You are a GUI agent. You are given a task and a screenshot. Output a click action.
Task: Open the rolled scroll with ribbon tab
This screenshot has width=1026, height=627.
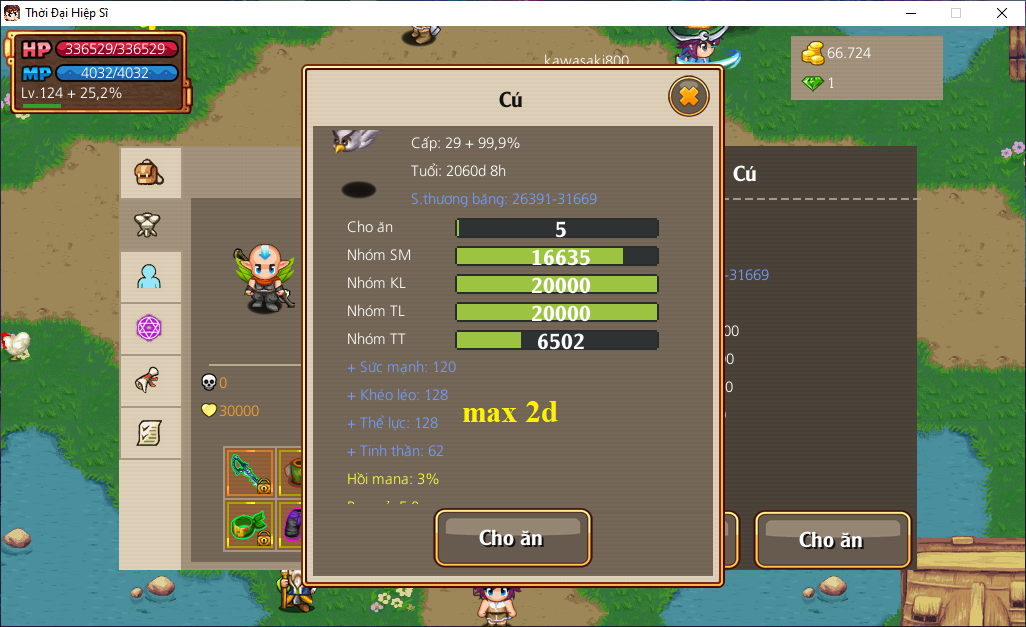pos(150,380)
